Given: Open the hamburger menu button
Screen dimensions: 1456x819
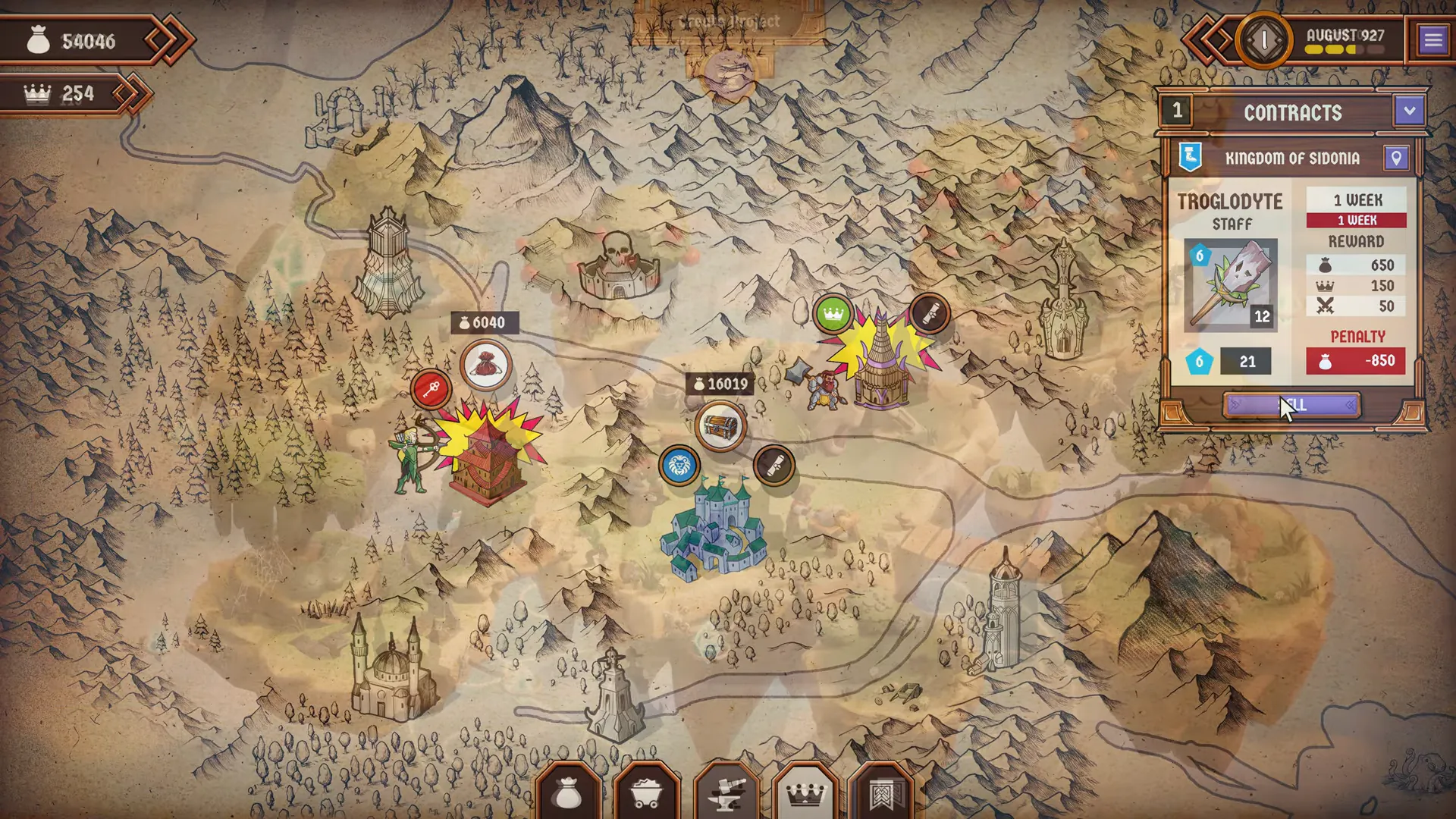Looking at the screenshot, I should 1432,39.
